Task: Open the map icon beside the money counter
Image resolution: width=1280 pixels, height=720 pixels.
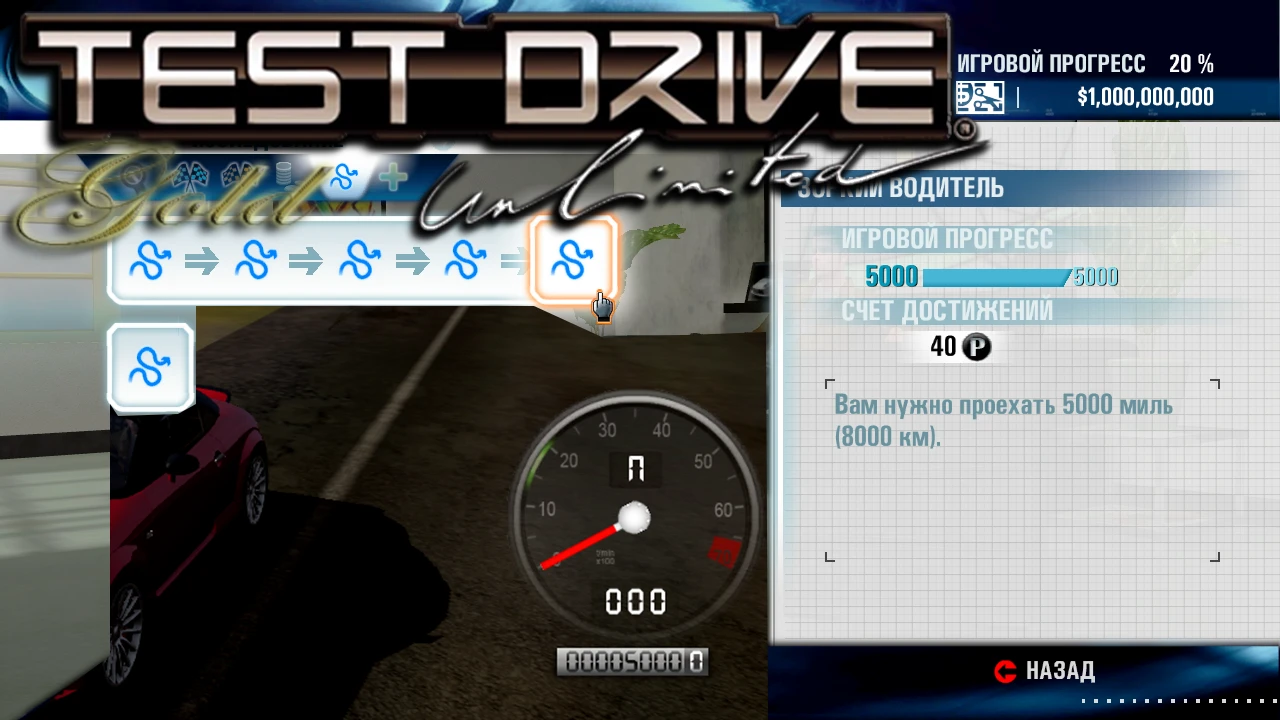Action: (979, 97)
